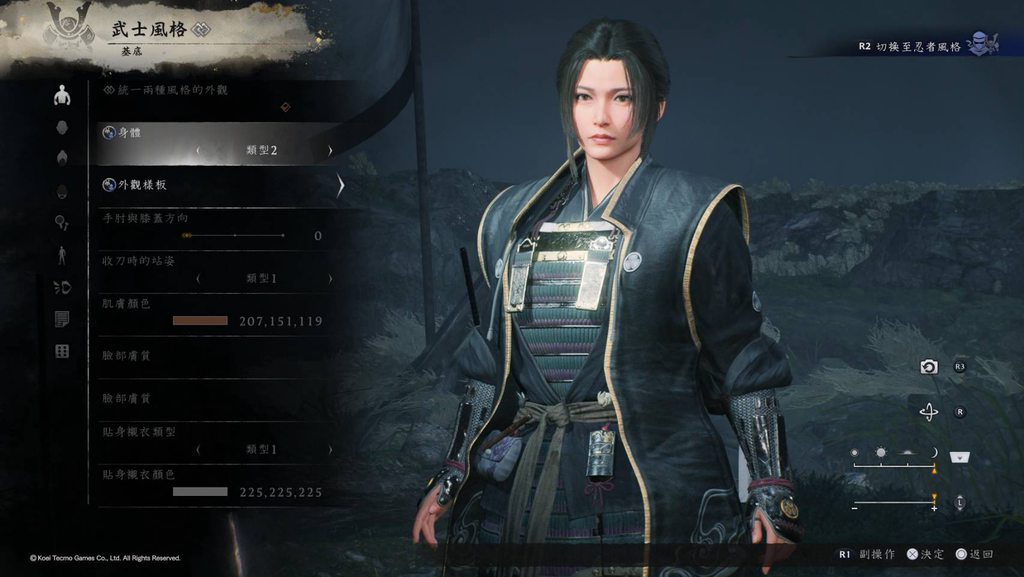The width and height of the screenshot is (1024, 577).
Task: Open the 外觀樣板 appearance template entry
Action: tap(218, 185)
